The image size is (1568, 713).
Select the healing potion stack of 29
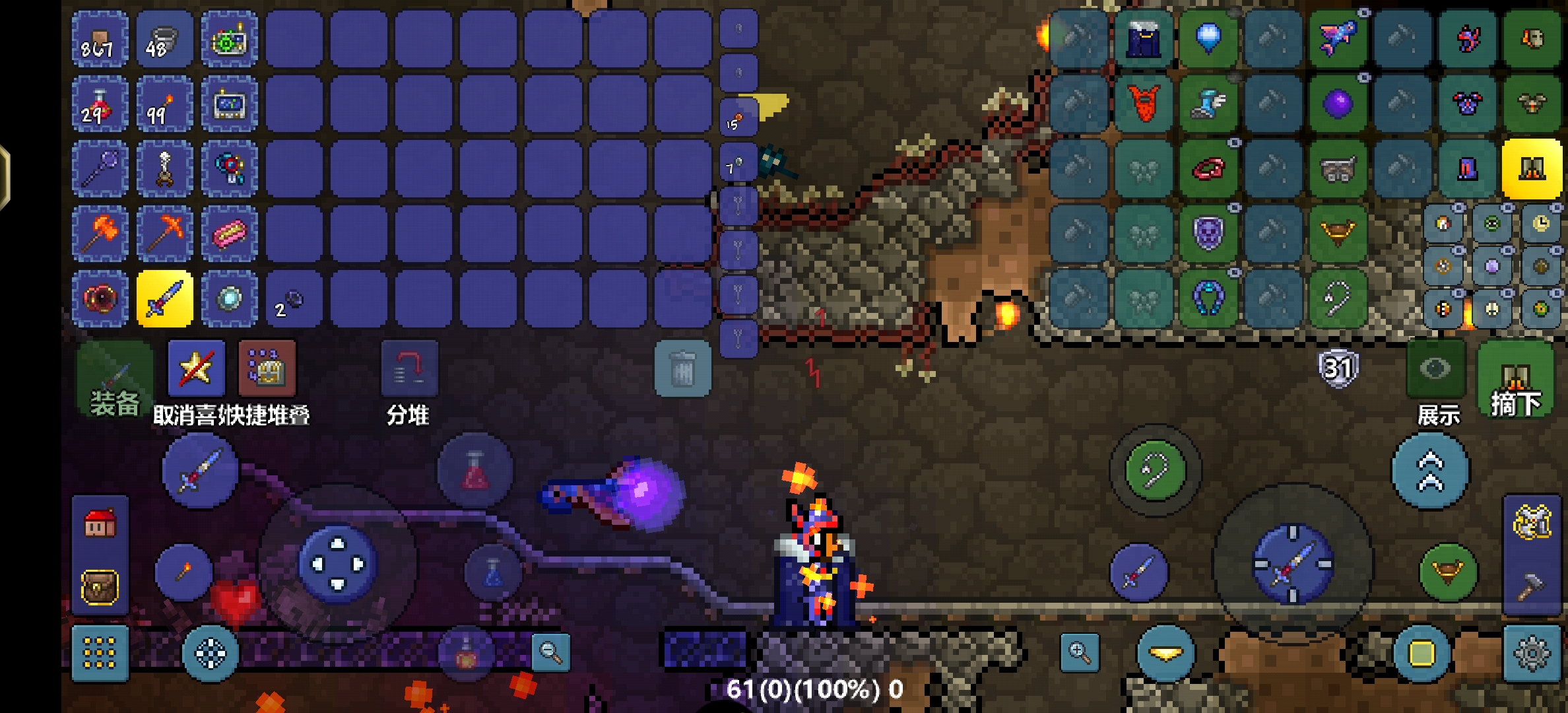point(100,104)
